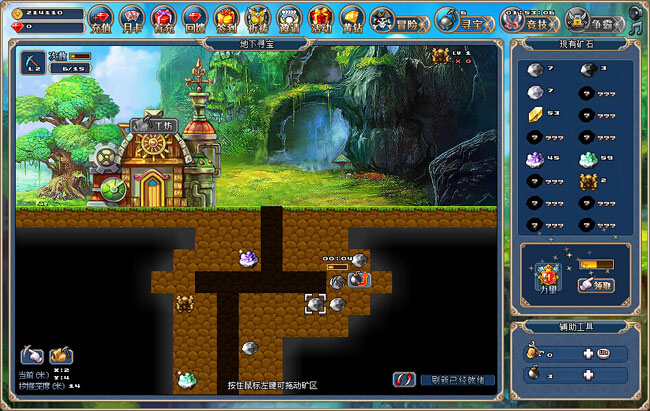Click the 力量 power badge icon
650x411 pixels.
click(548, 277)
